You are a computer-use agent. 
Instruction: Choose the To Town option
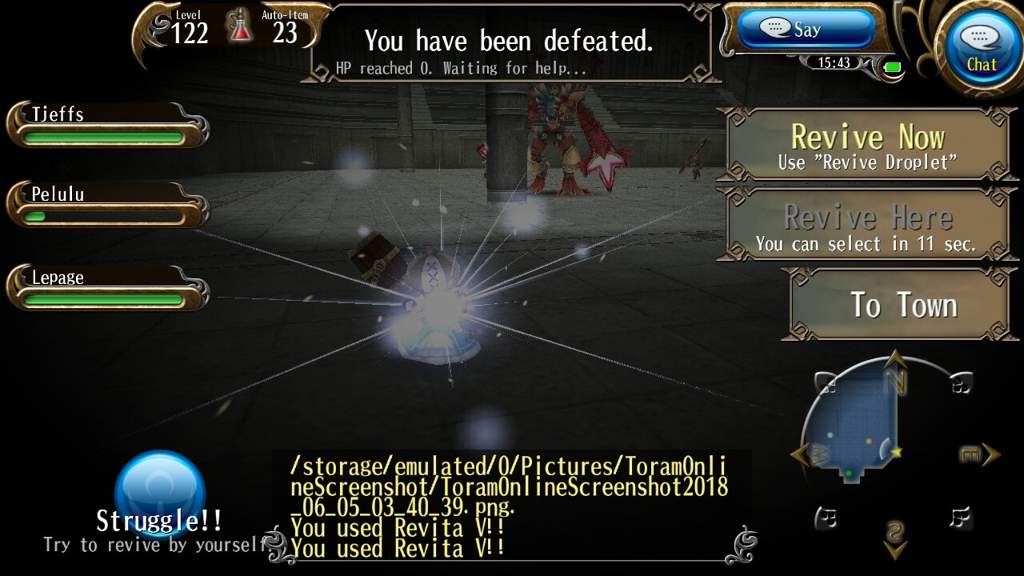click(x=903, y=305)
